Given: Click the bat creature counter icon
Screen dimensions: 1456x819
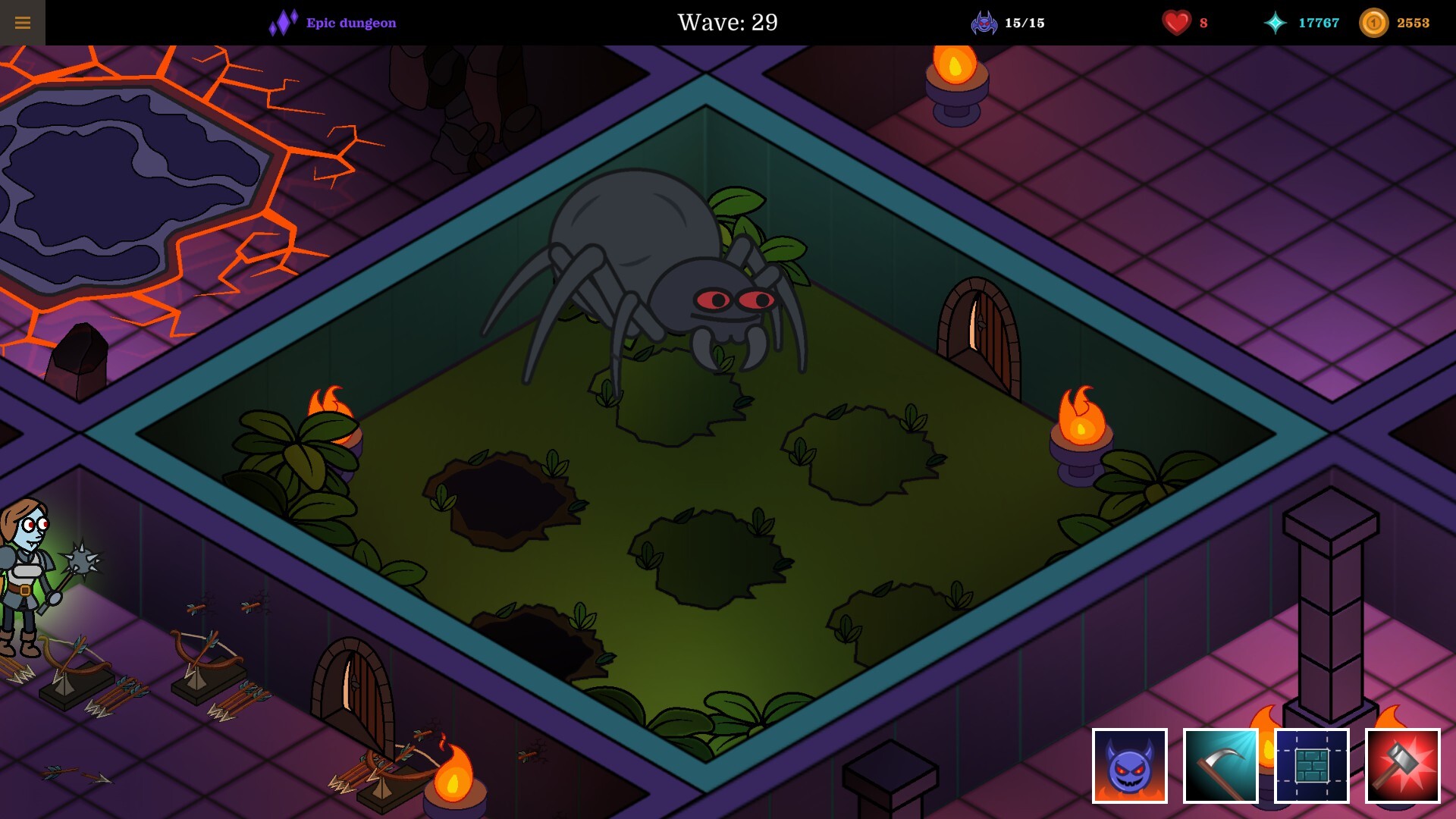Looking at the screenshot, I should point(984,23).
